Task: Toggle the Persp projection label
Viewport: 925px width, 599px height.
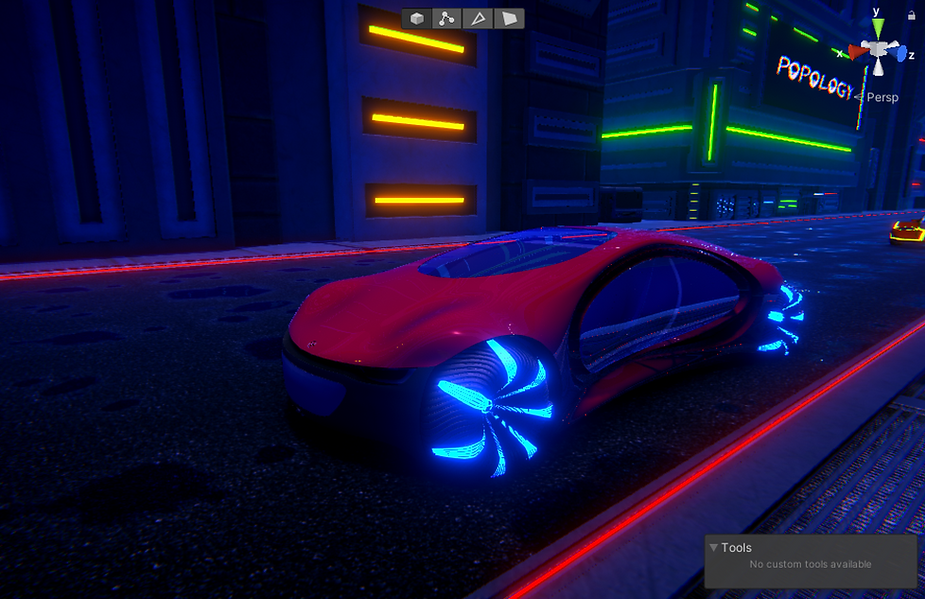Action: (882, 97)
